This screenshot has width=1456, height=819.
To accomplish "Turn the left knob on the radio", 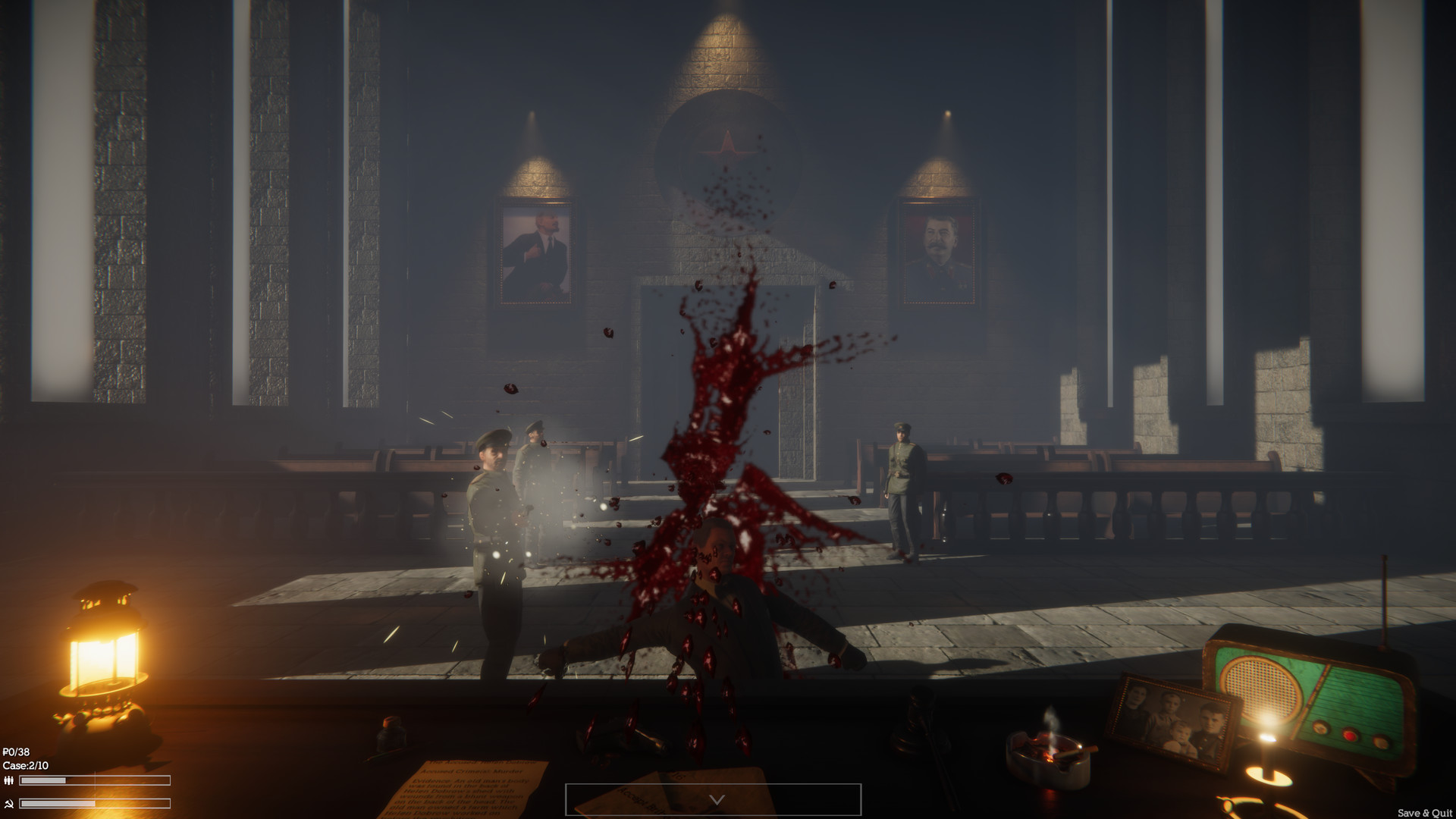I will tap(1320, 728).
